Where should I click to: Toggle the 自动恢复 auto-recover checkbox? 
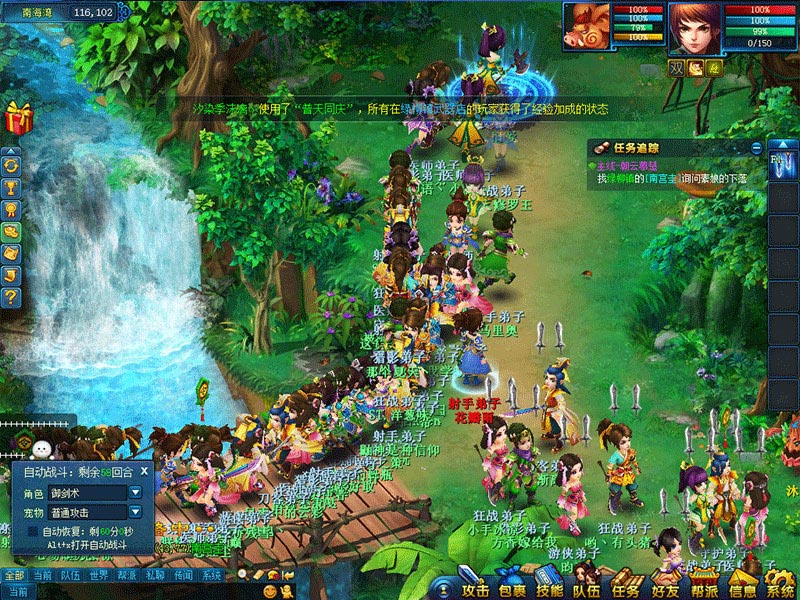pos(33,530)
